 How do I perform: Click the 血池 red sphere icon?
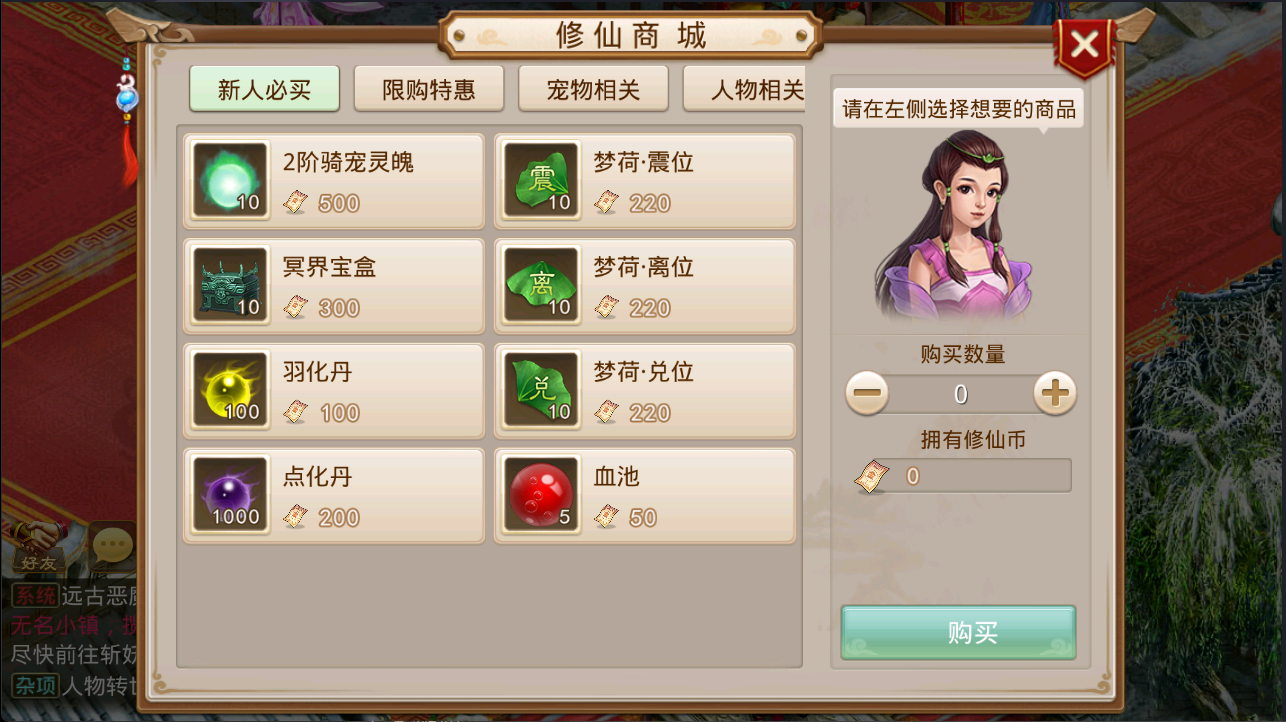(541, 495)
